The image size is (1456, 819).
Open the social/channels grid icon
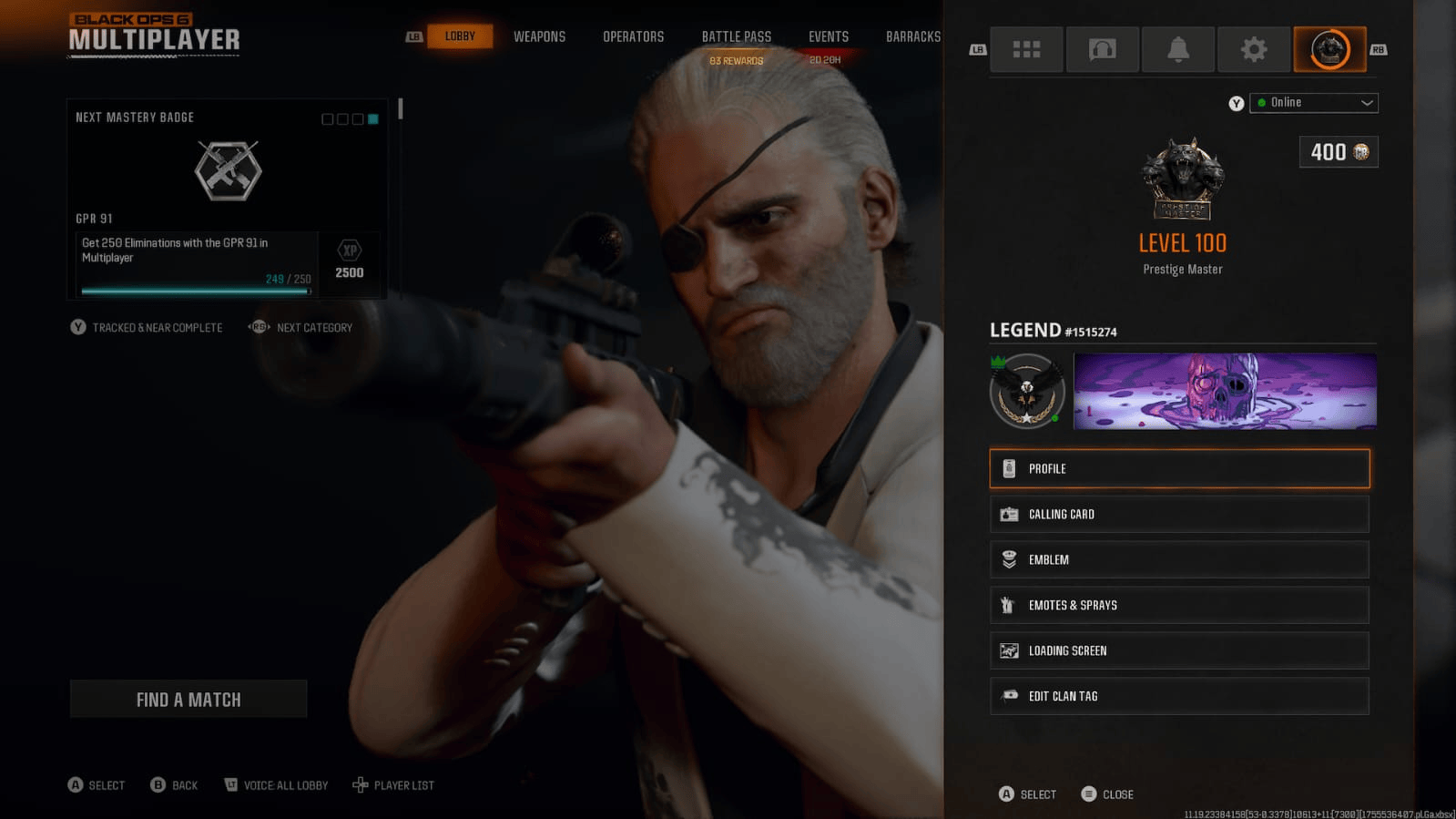pos(1026,49)
